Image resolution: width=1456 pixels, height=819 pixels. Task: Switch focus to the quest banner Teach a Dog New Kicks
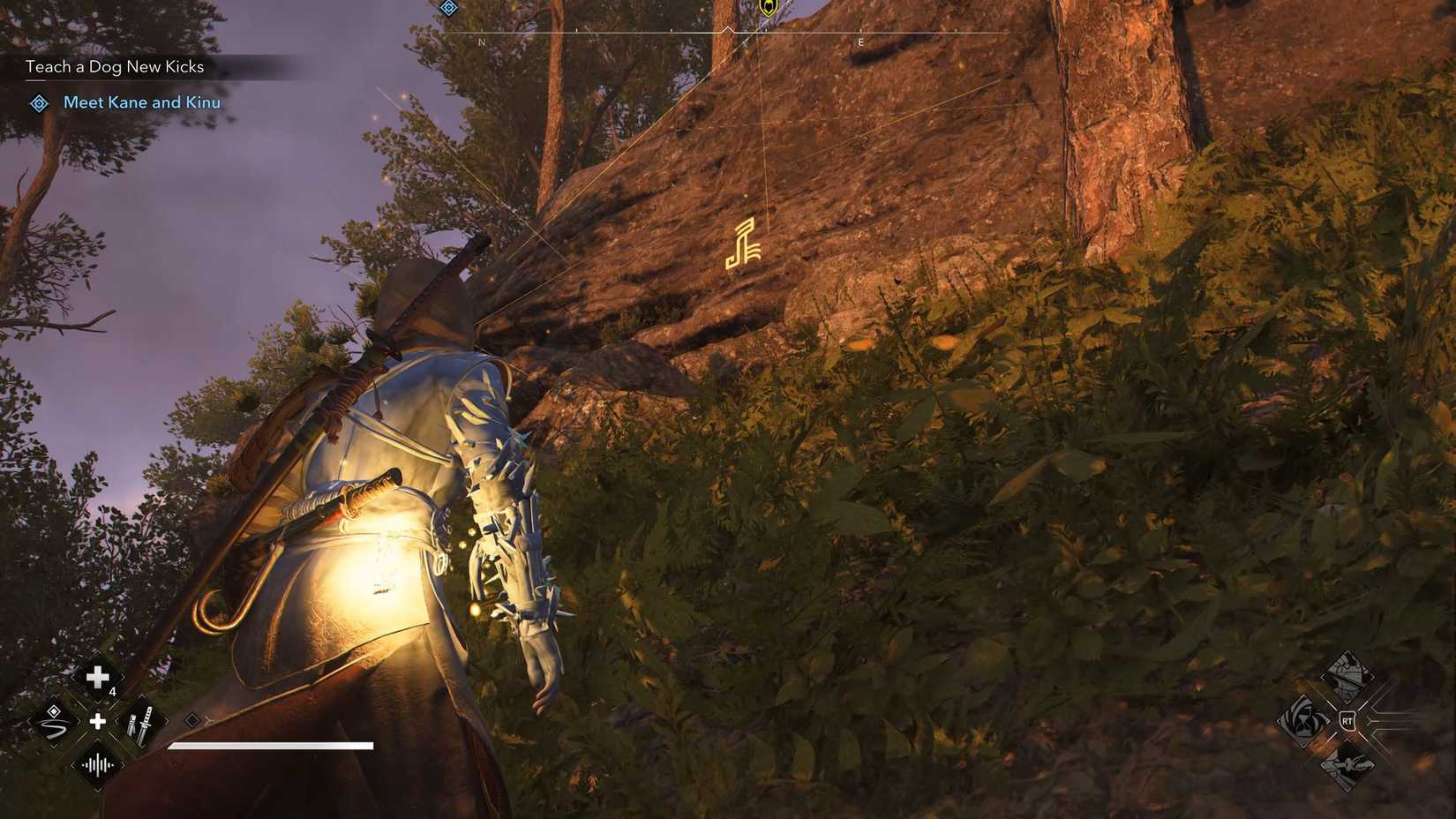tap(115, 66)
